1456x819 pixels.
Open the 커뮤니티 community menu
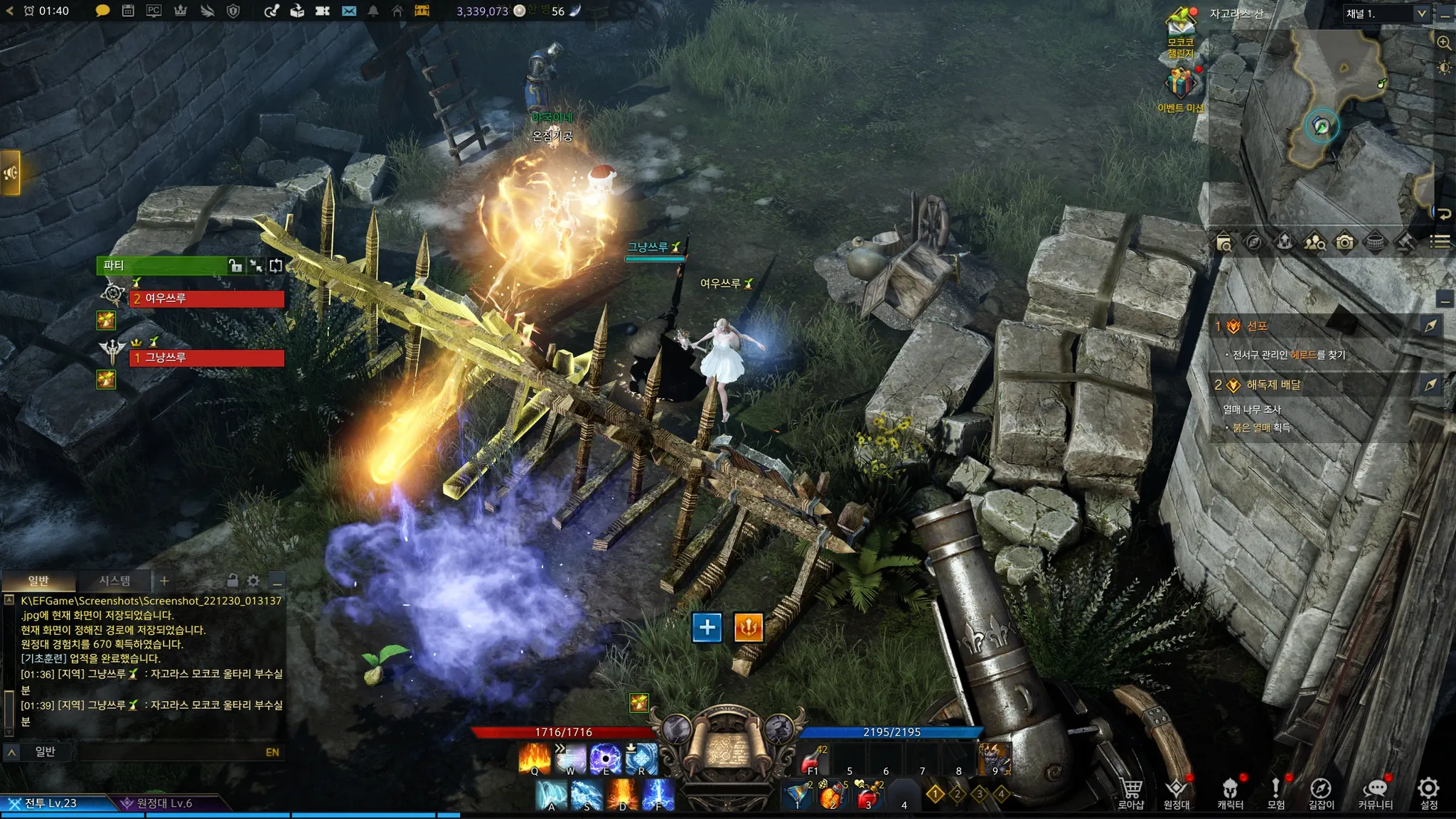[1376, 791]
